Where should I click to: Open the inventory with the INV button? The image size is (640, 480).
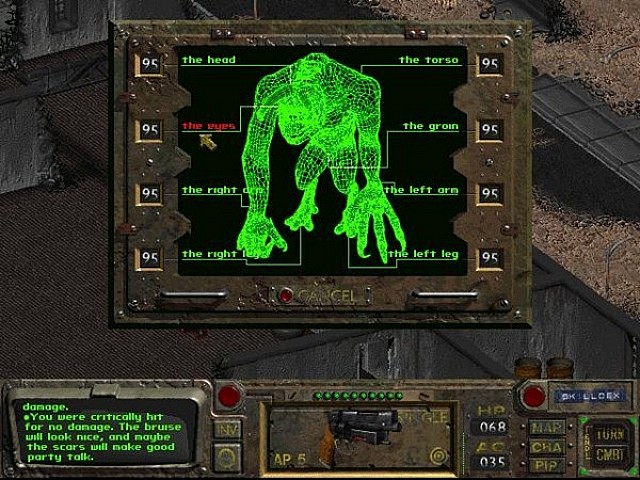point(227,430)
